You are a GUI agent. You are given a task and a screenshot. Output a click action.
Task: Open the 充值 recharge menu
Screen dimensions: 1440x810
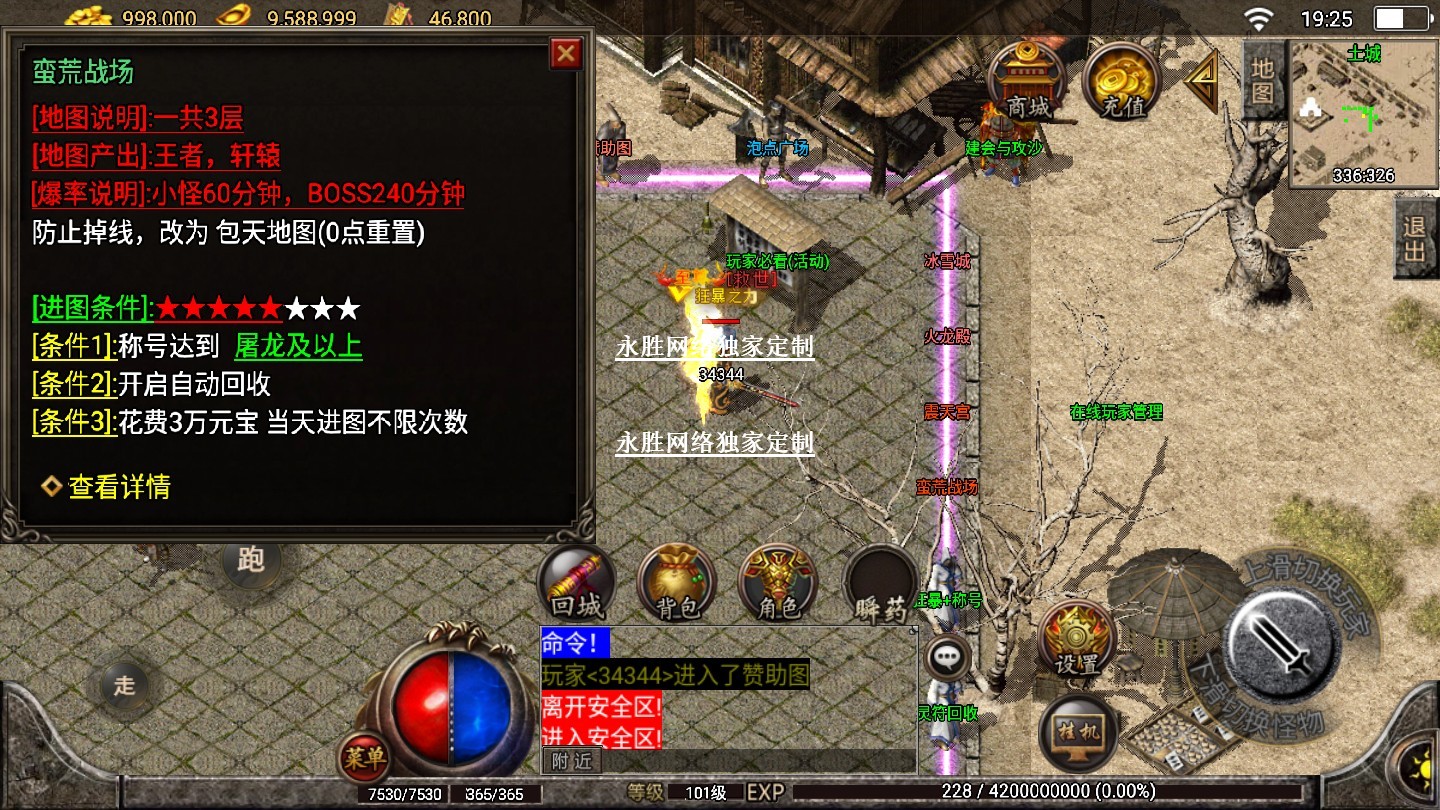pos(1121,81)
